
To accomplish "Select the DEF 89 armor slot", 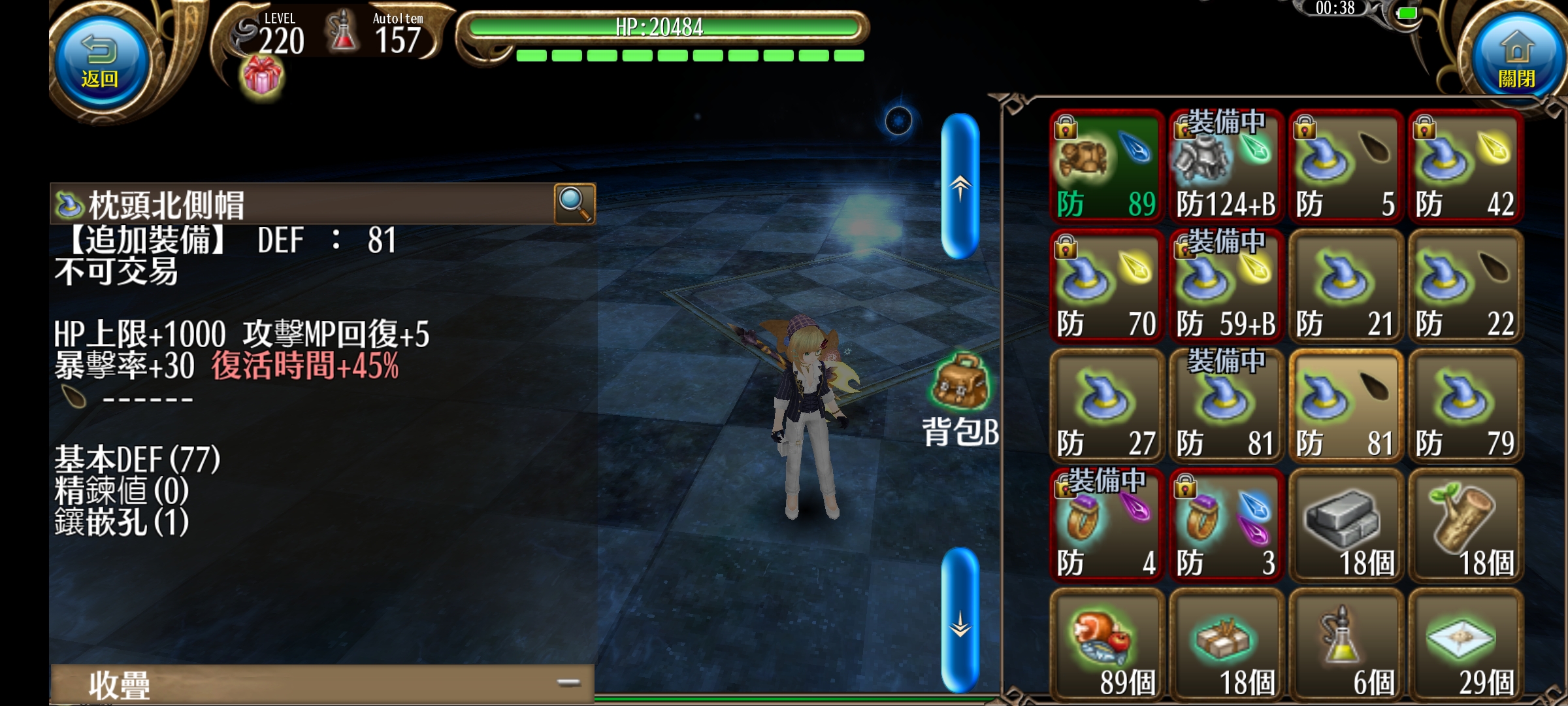I will coord(1107,167).
